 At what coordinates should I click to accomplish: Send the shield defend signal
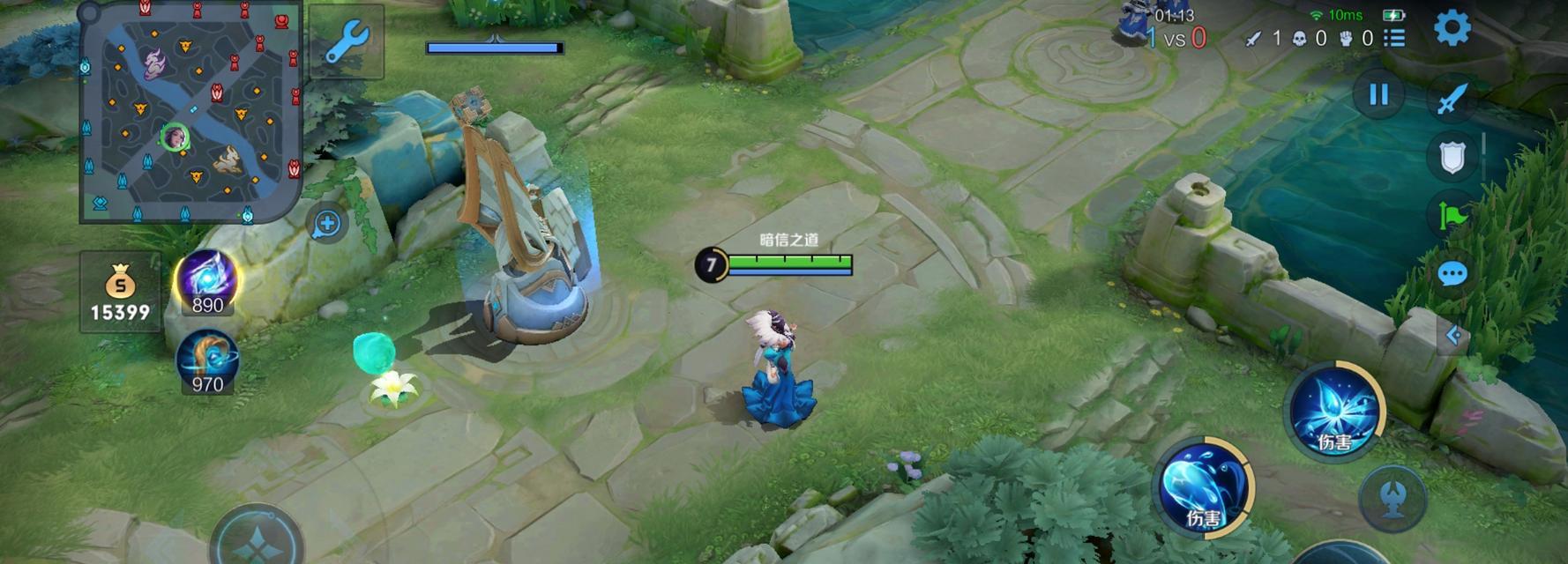point(1452,157)
